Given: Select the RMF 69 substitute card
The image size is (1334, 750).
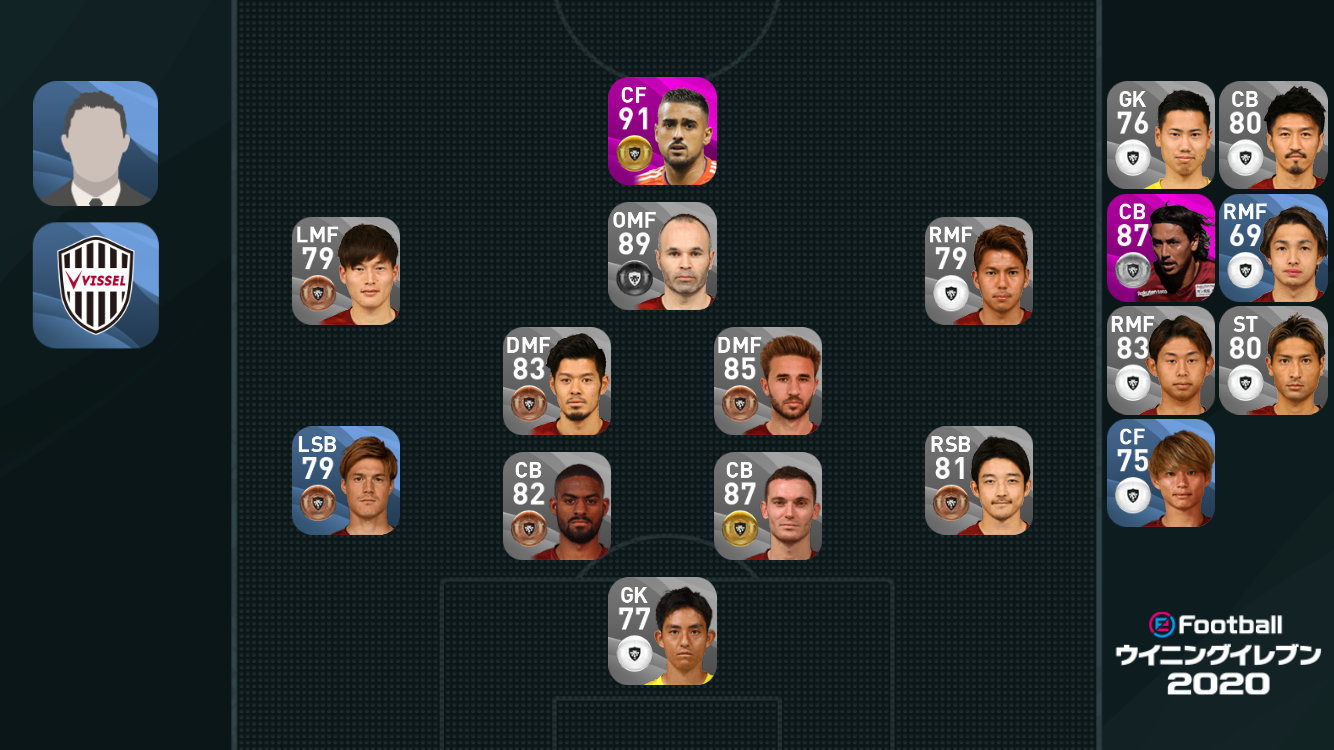Looking at the screenshot, I should (x=1273, y=248).
